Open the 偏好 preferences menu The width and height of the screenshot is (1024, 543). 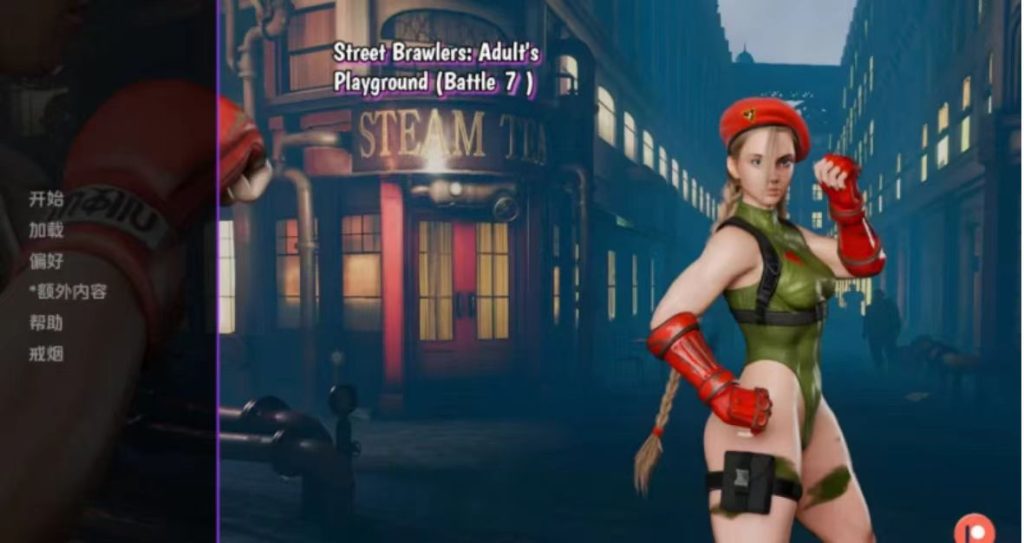pos(46,261)
